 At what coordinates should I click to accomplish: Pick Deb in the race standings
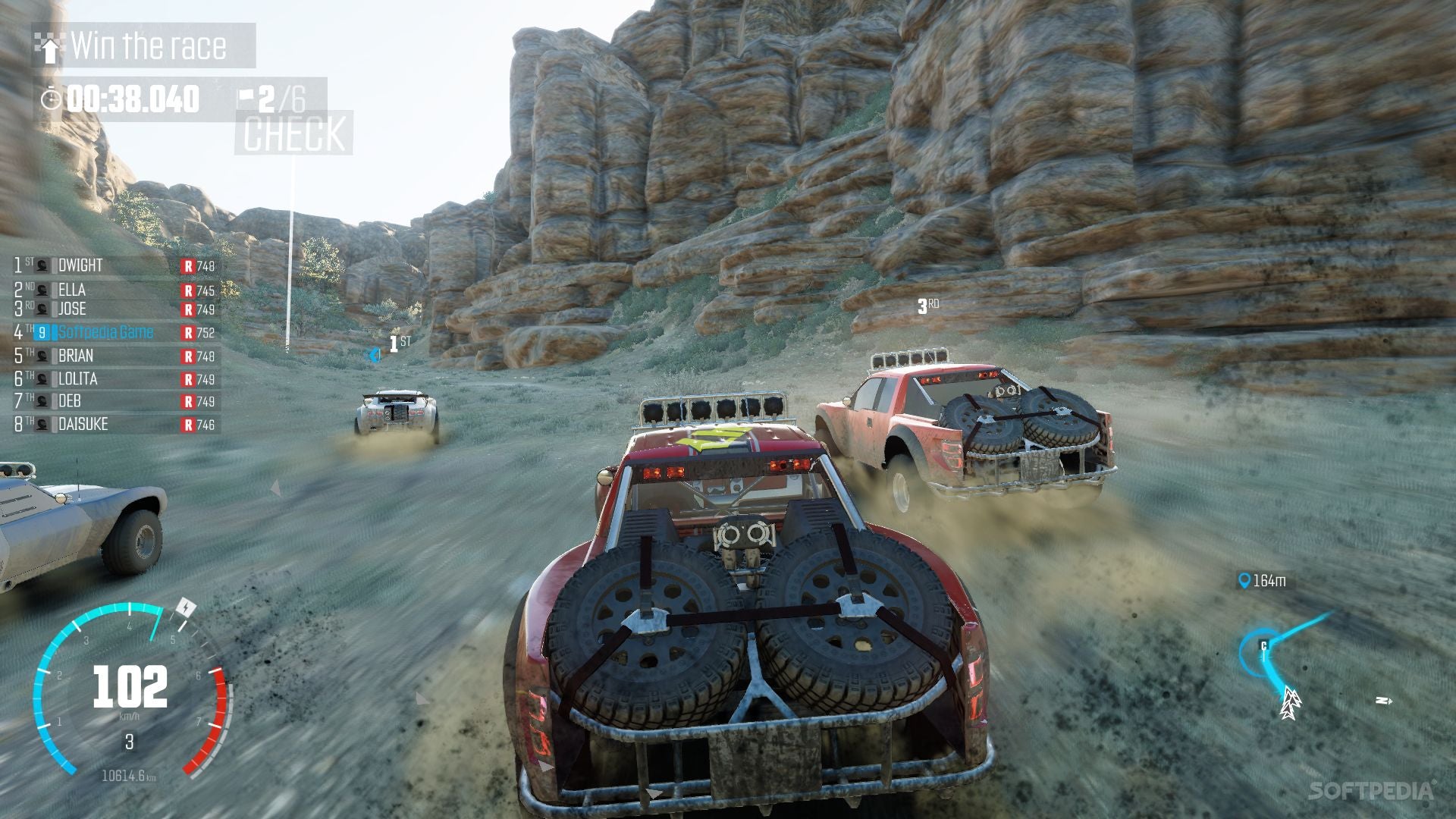tap(115, 401)
